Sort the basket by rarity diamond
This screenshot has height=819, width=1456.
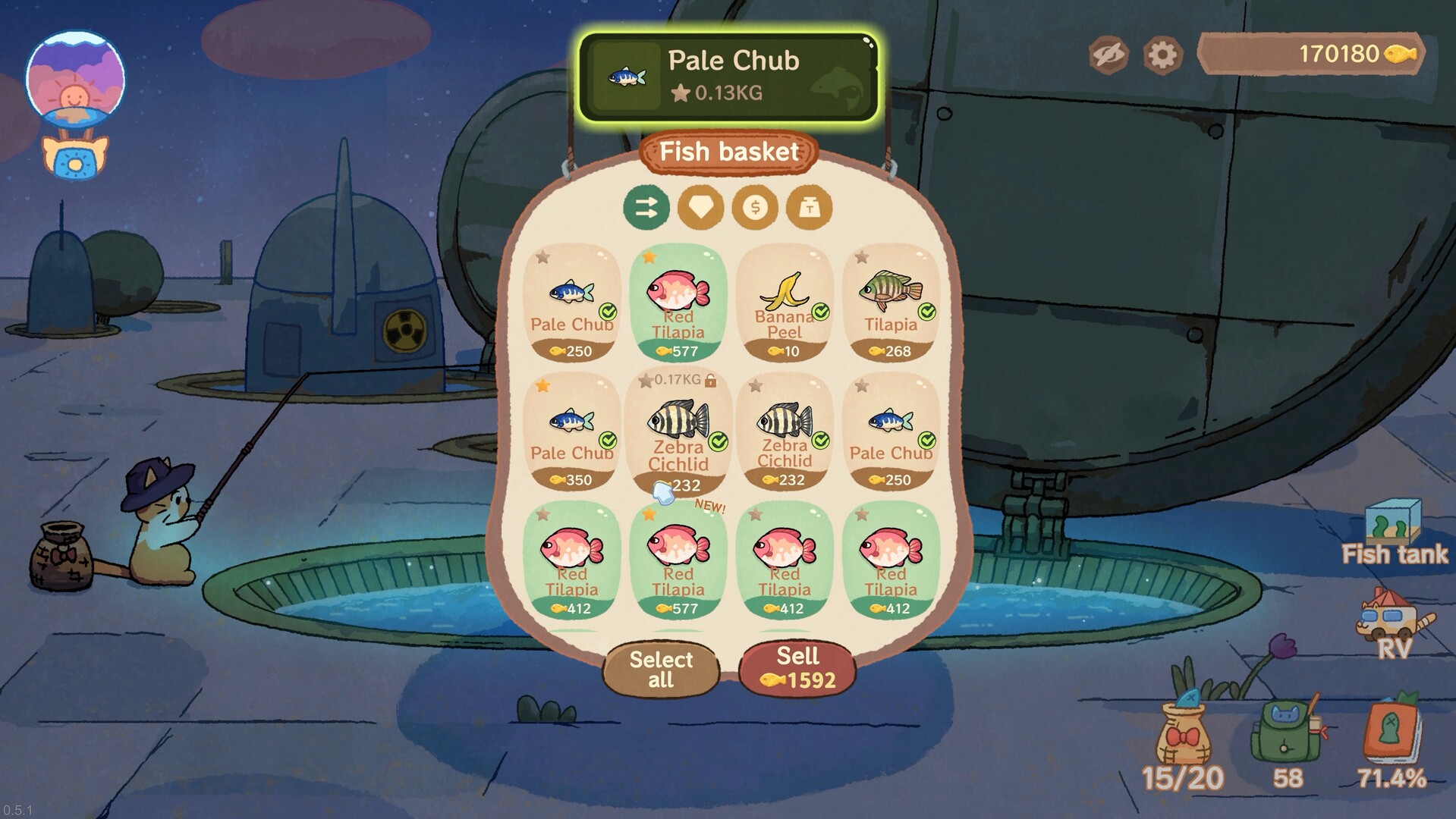[700, 207]
